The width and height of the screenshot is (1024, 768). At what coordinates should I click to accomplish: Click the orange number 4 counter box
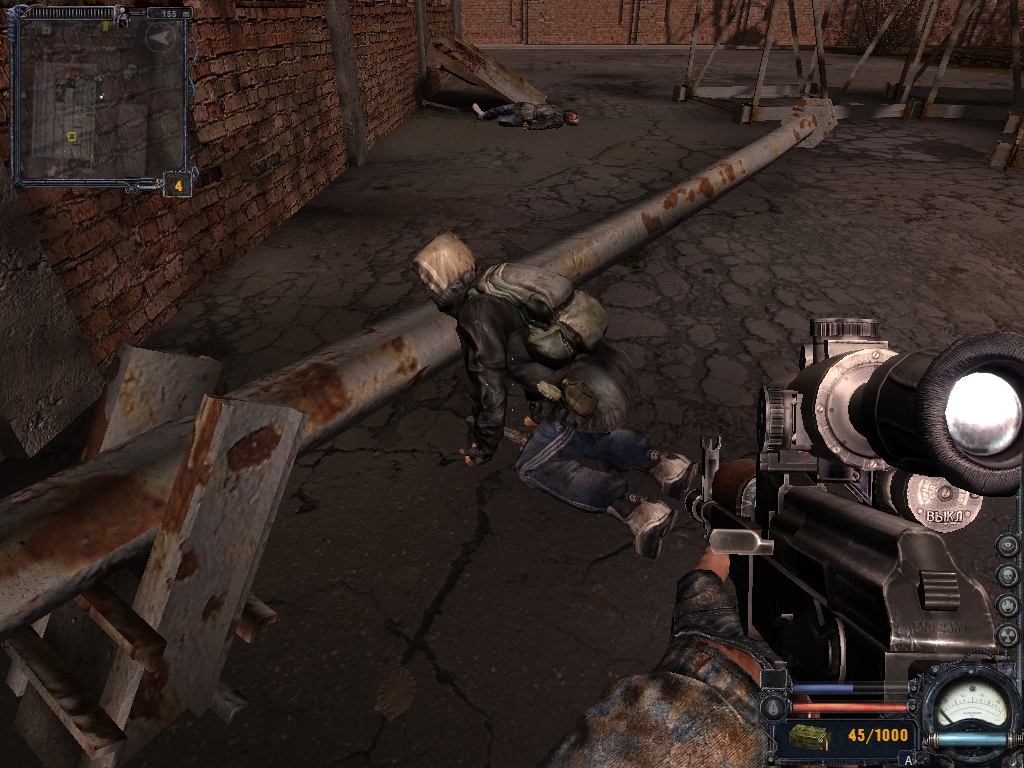(x=177, y=185)
